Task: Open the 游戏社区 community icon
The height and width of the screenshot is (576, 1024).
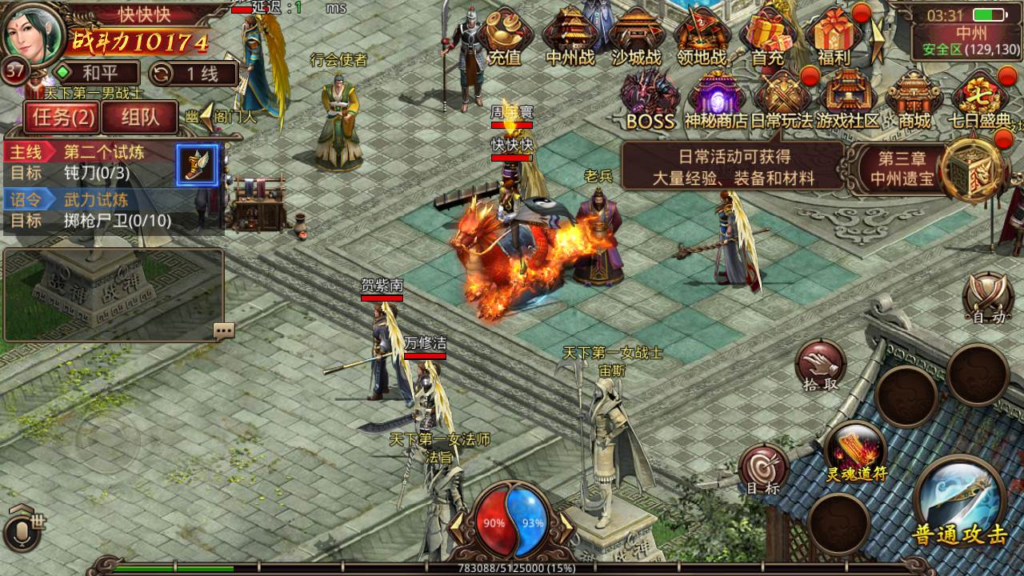Action: 848,100
